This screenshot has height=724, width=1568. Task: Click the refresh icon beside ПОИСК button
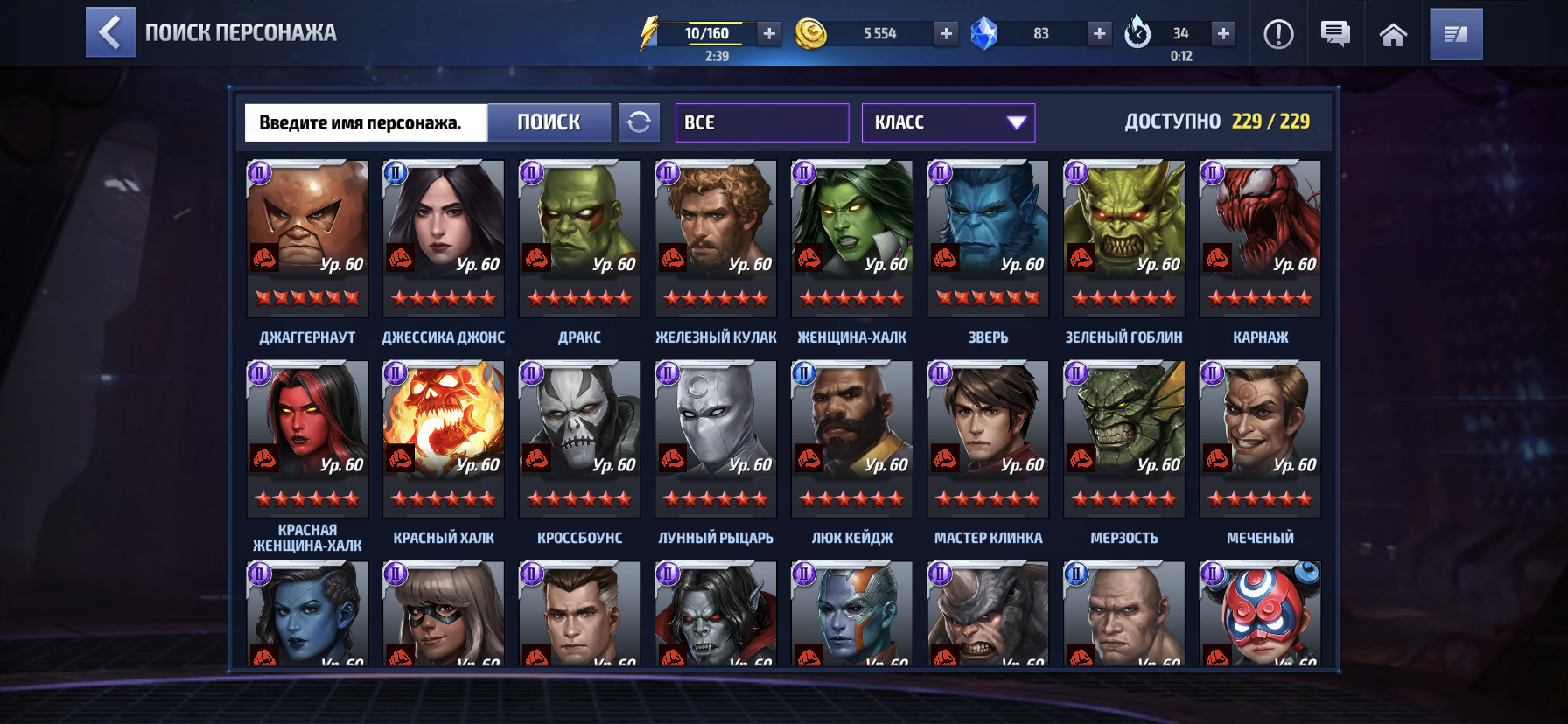[x=640, y=122]
